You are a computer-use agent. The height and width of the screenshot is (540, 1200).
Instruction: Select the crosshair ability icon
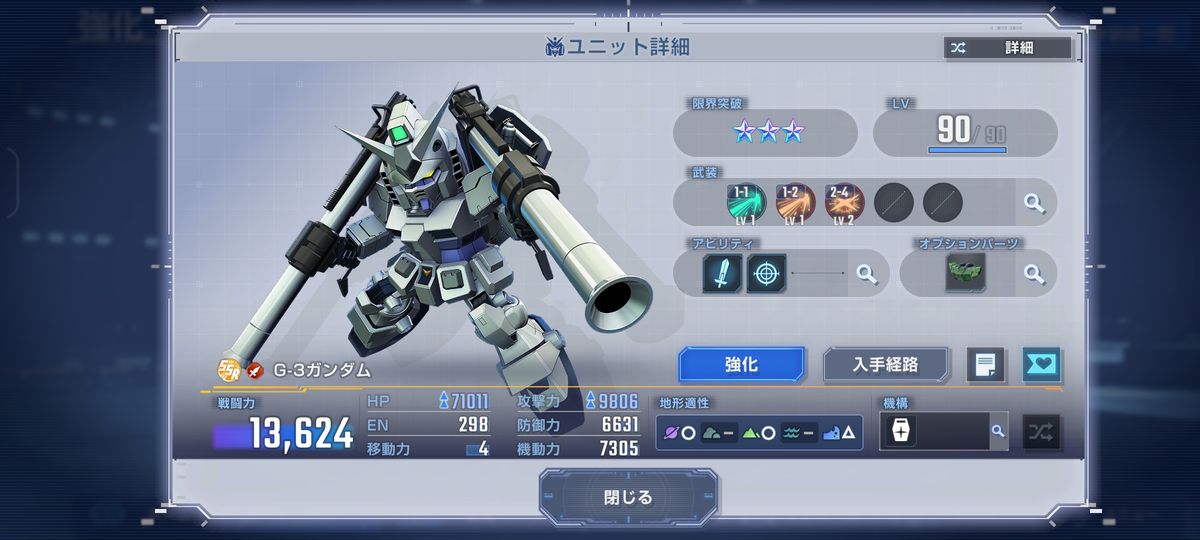click(767, 273)
